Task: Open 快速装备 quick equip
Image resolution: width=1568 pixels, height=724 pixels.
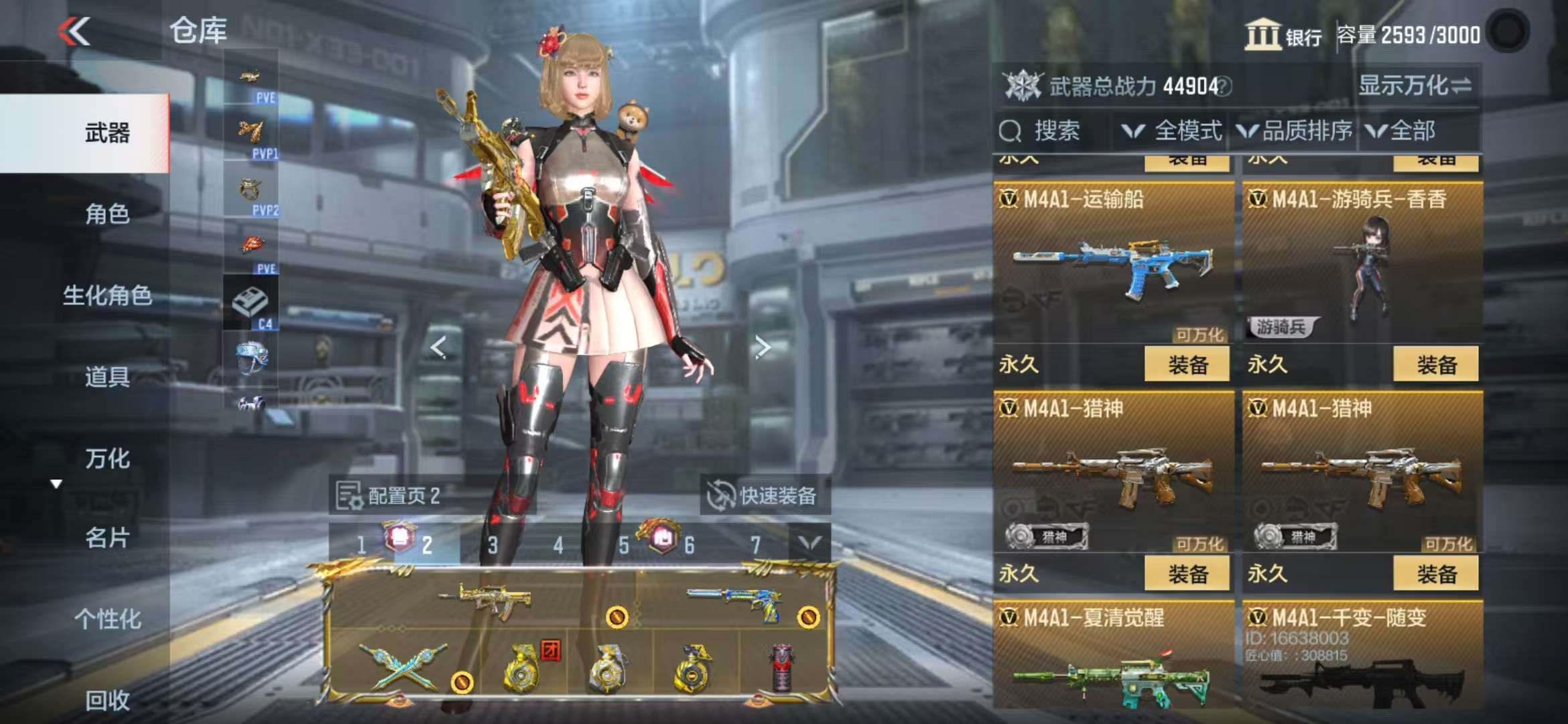Action: (x=764, y=495)
